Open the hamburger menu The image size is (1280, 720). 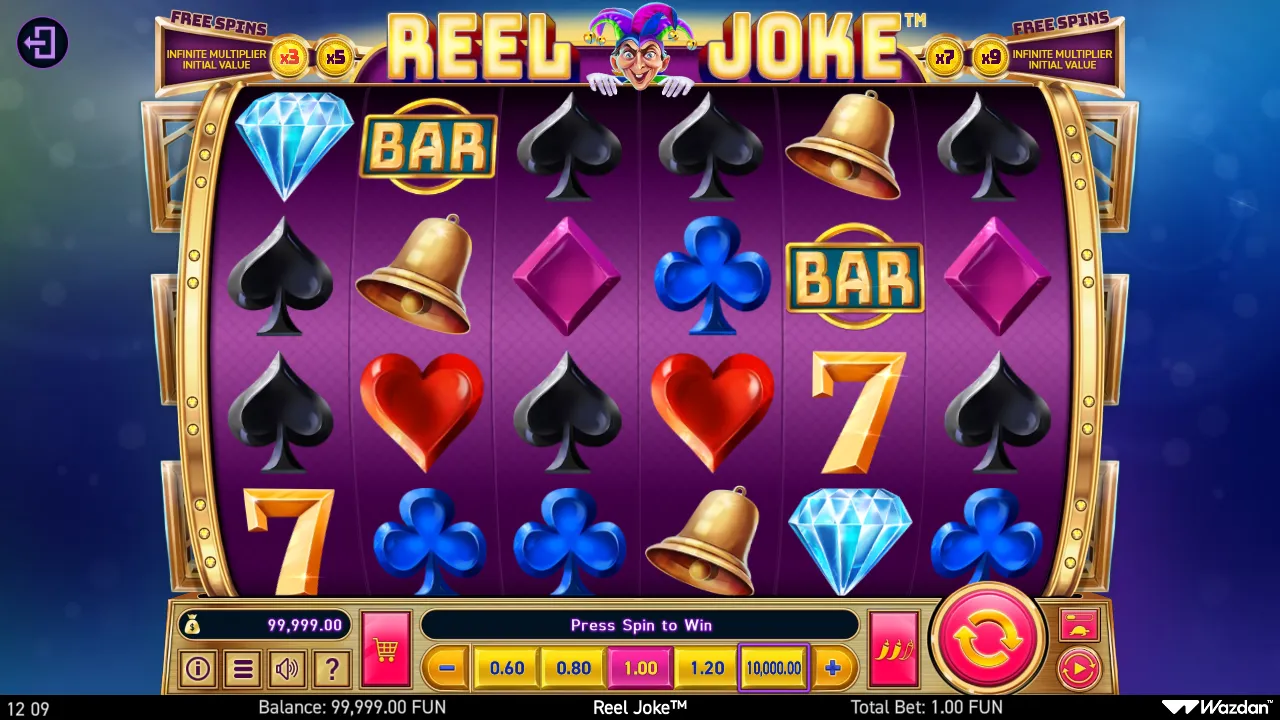[x=242, y=668]
